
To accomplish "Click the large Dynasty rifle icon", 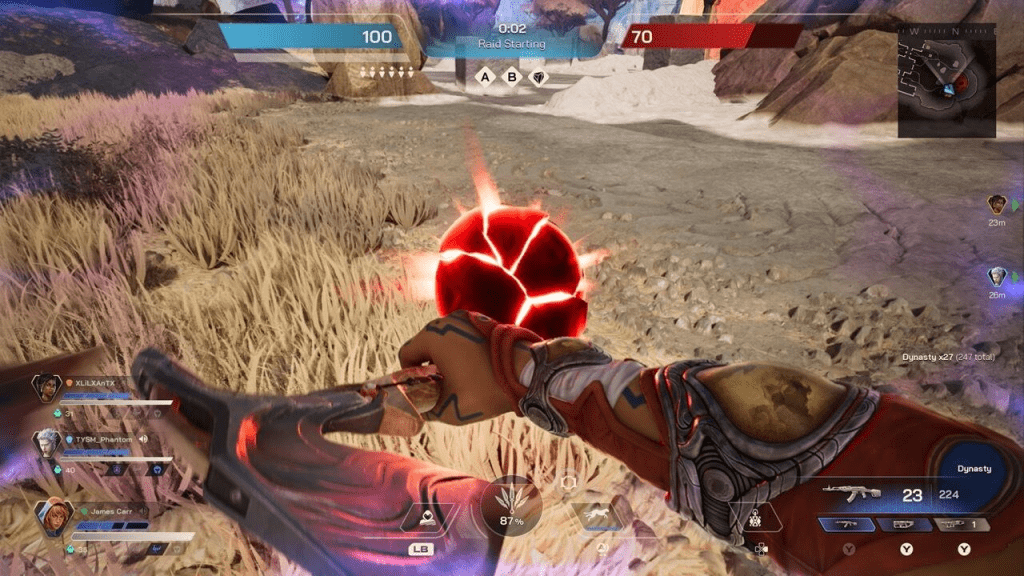I will click(850, 492).
